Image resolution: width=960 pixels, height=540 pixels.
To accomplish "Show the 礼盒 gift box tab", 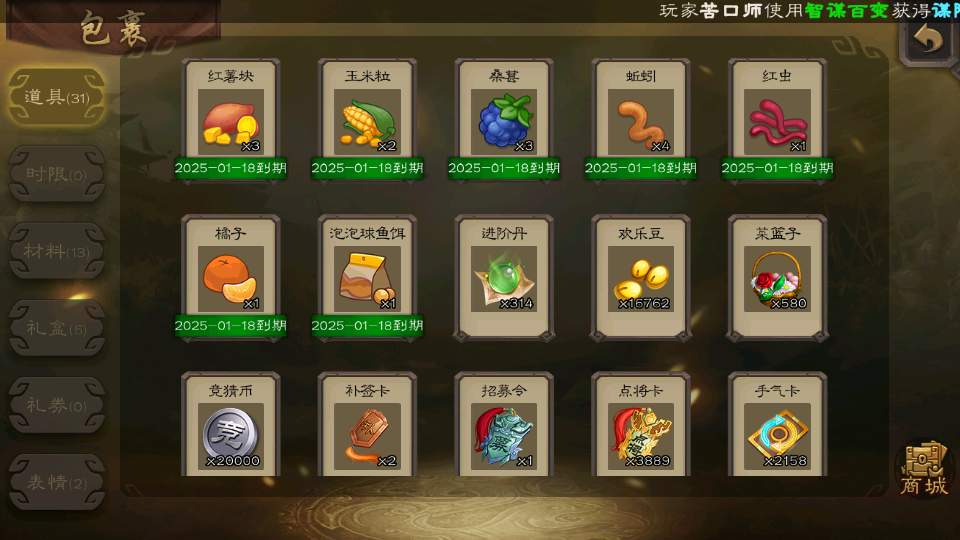I will 56,328.
